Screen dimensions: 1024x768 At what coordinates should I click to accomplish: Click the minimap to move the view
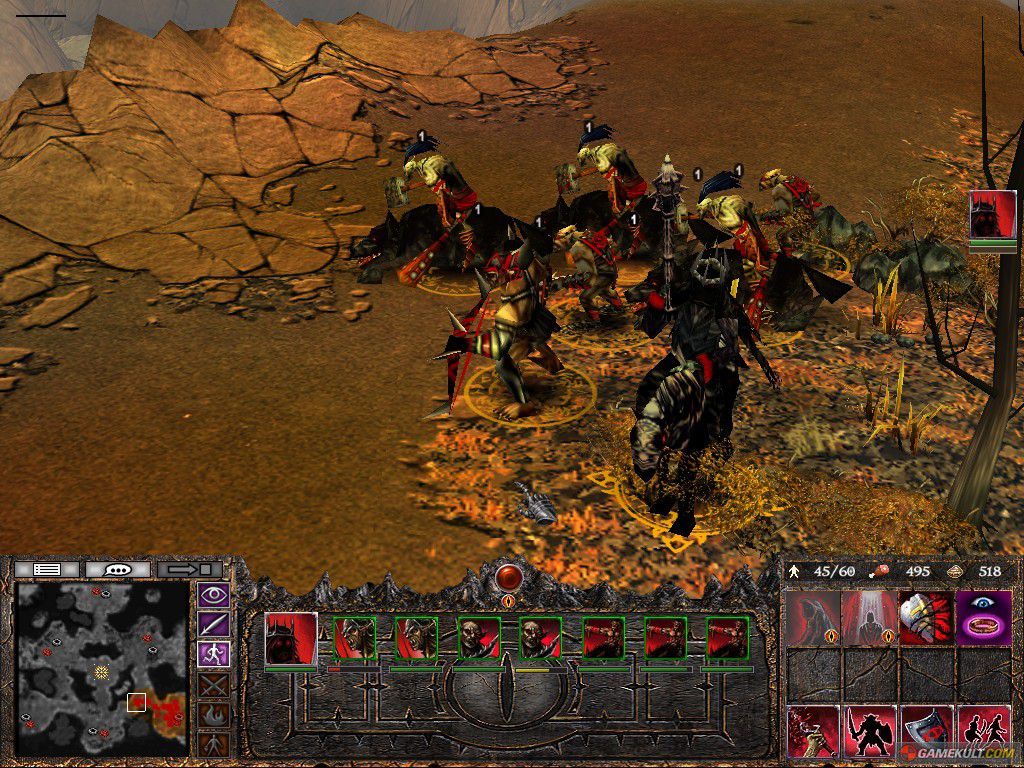(102, 668)
